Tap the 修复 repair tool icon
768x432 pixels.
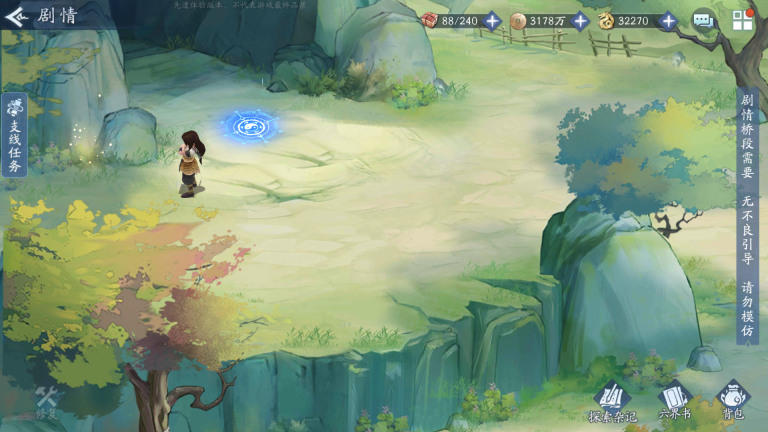click(46, 400)
